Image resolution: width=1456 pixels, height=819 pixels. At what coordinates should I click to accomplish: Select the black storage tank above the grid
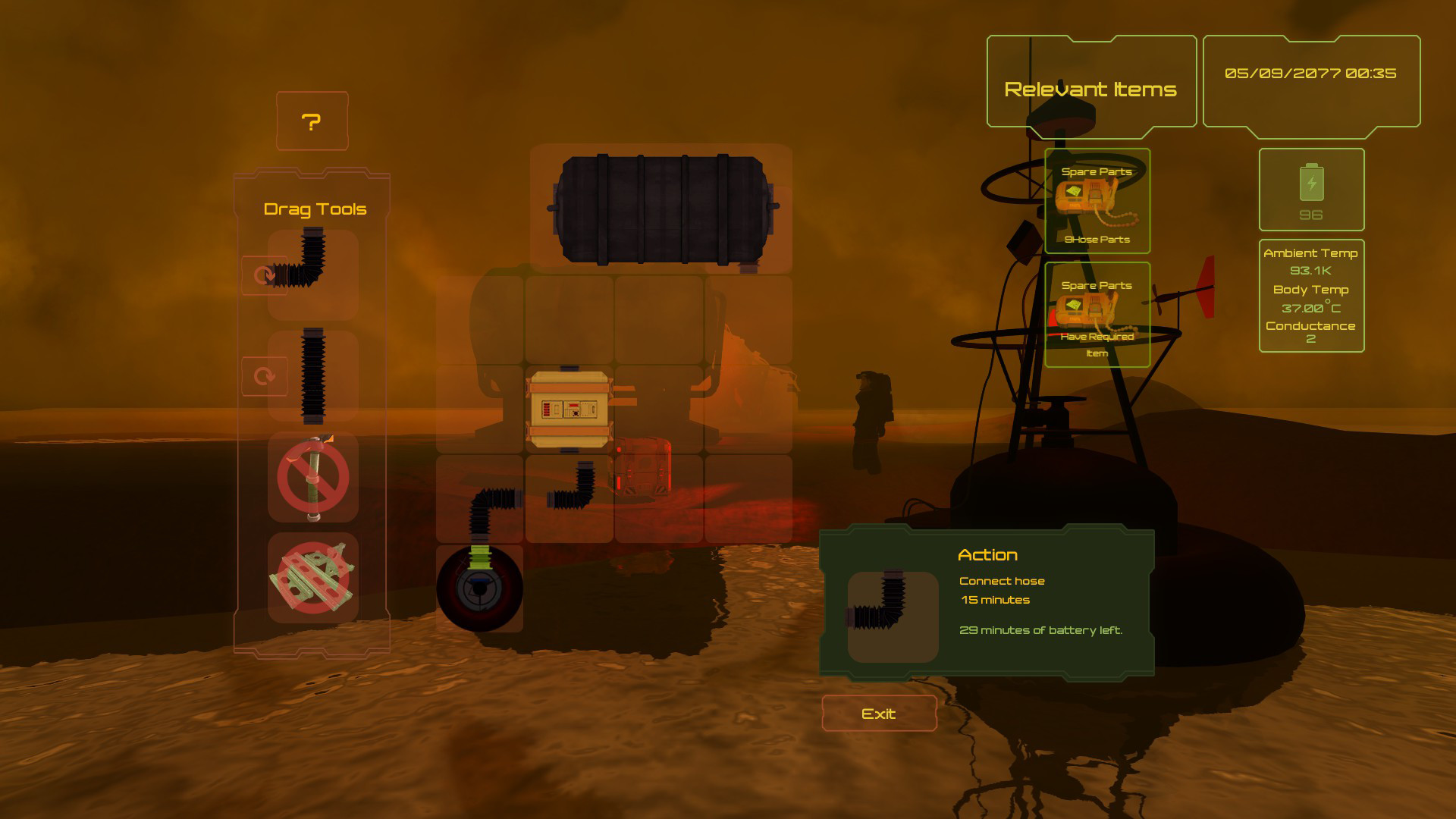coord(661,210)
